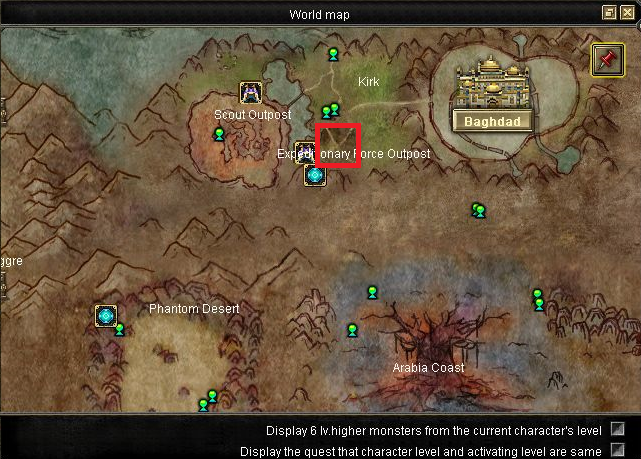
Task: Click the window resize button beside close
Action: coord(609,13)
